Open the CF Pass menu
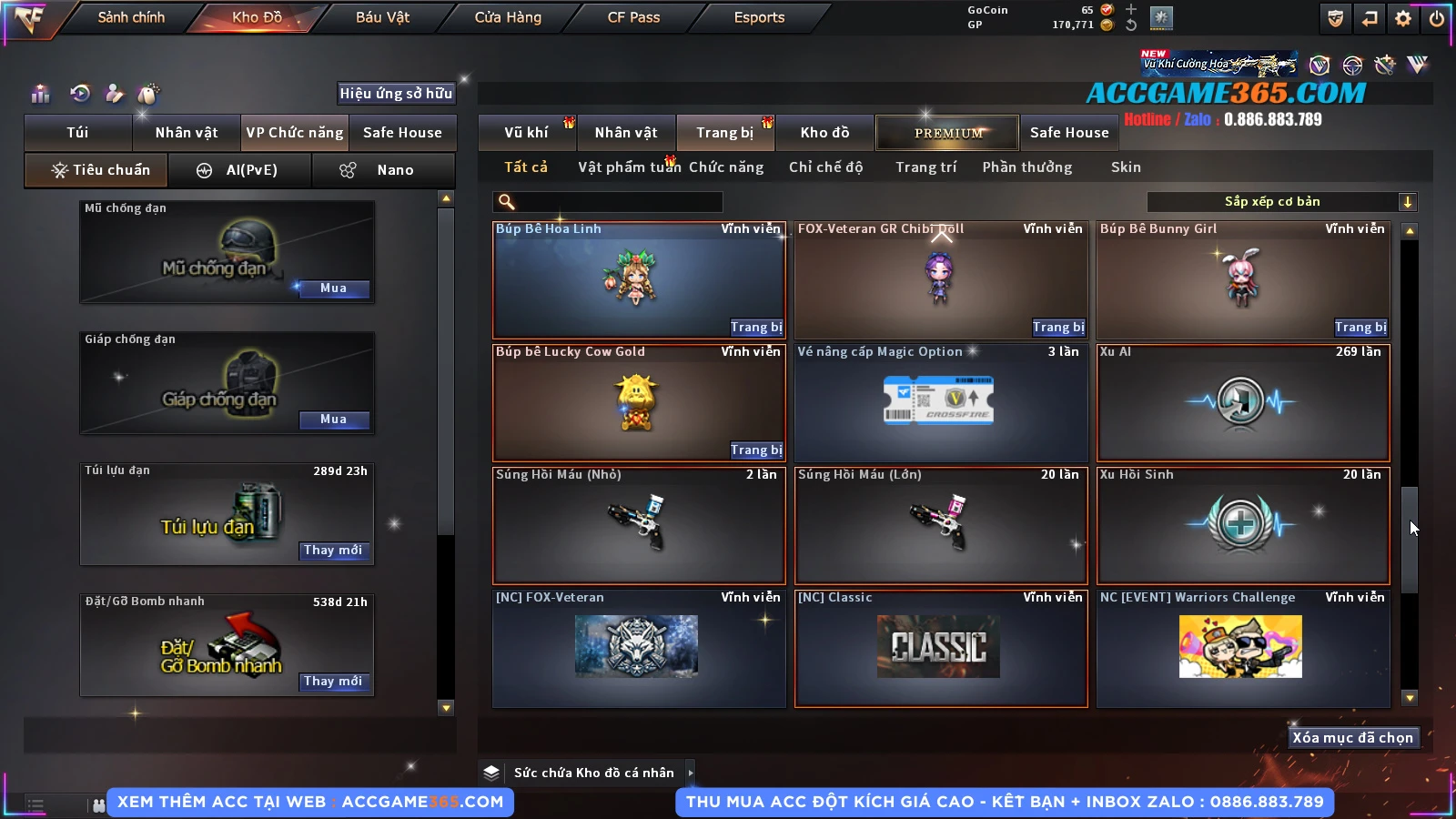Viewport: 1456px width, 819px height. (633, 17)
